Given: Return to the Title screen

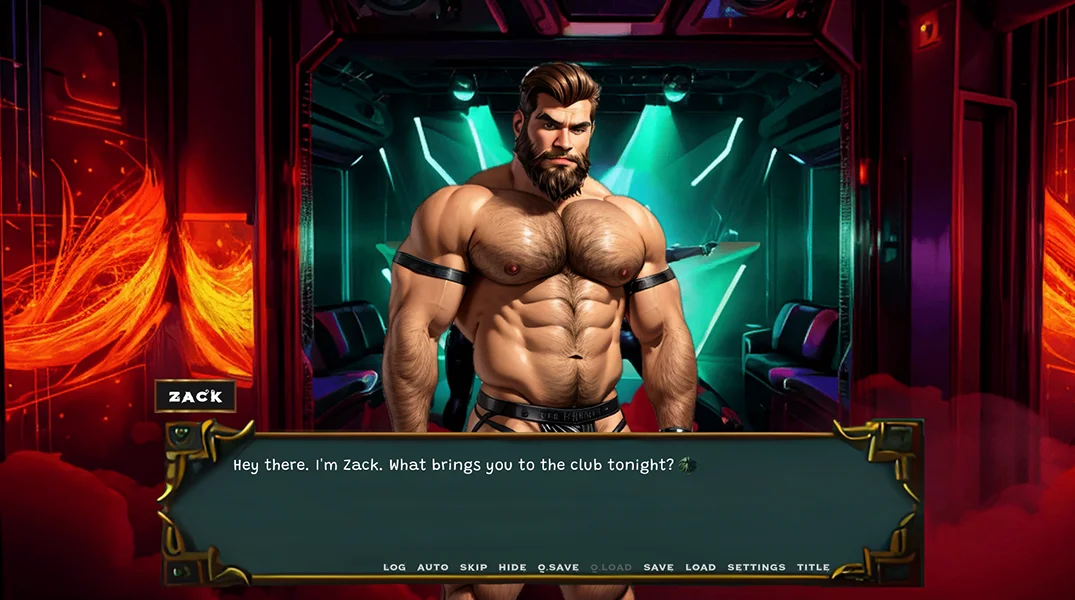Looking at the screenshot, I should [813, 567].
